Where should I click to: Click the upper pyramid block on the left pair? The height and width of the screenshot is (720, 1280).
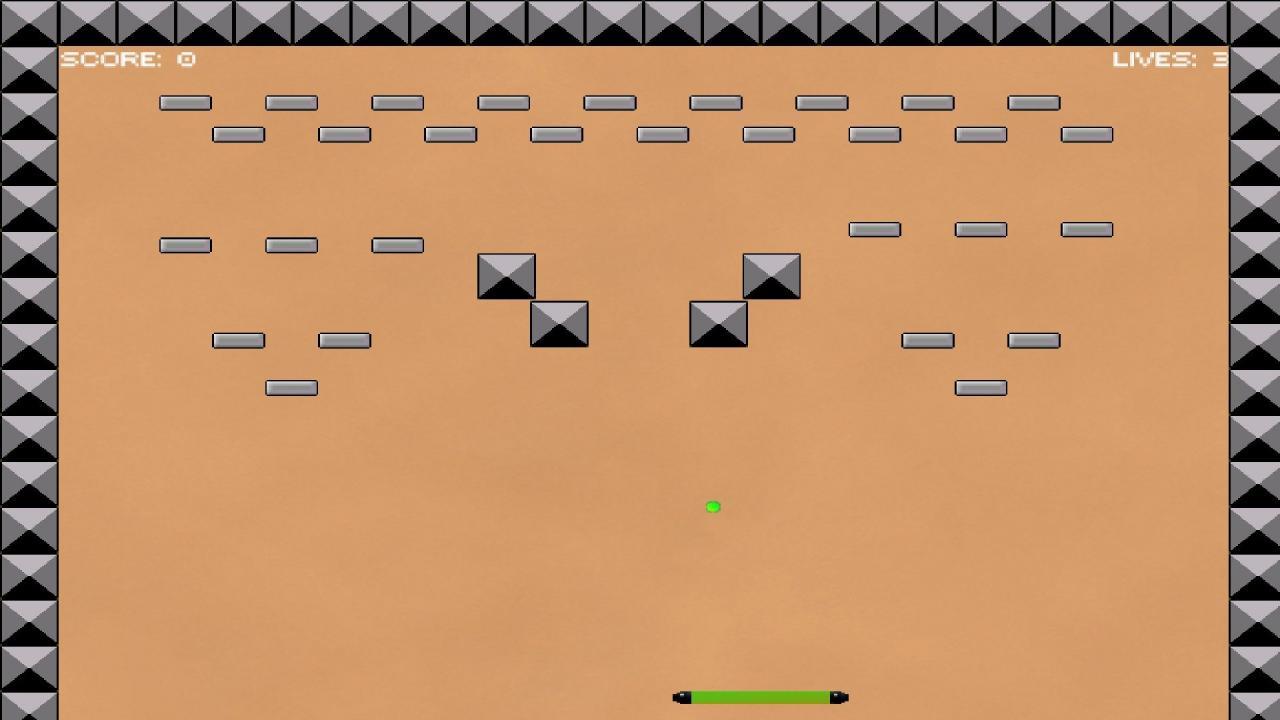coord(507,275)
